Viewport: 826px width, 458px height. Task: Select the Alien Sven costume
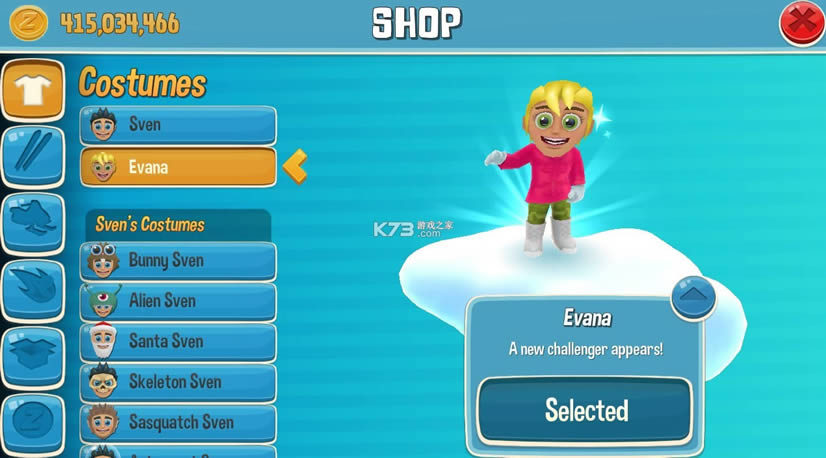[x=178, y=301]
